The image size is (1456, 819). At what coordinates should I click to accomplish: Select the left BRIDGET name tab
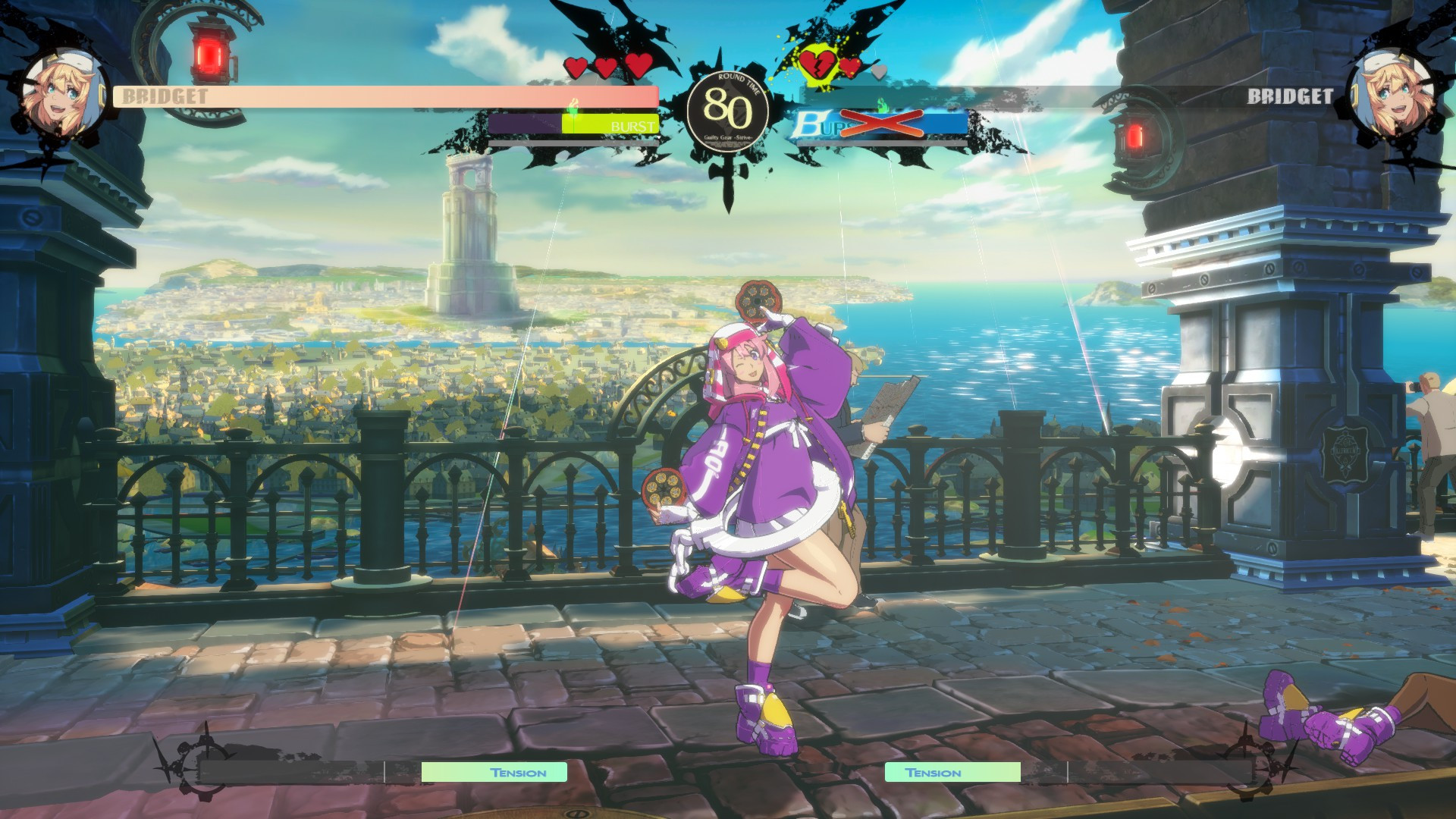[163, 97]
